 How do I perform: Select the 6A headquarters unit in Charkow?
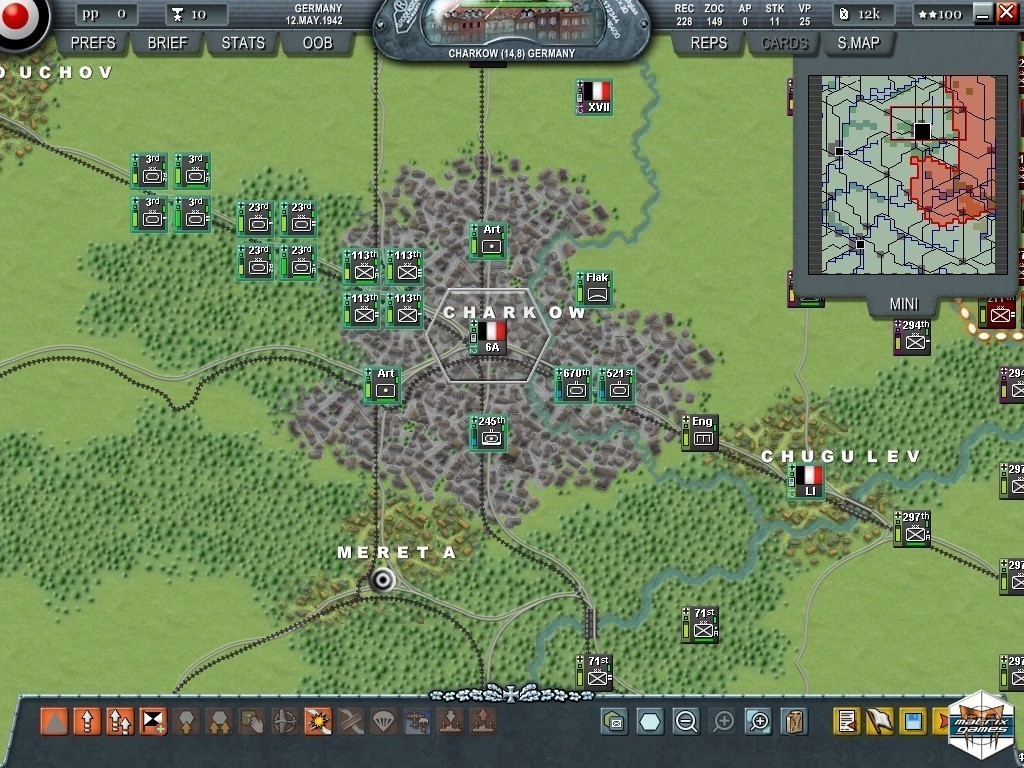tap(491, 337)
